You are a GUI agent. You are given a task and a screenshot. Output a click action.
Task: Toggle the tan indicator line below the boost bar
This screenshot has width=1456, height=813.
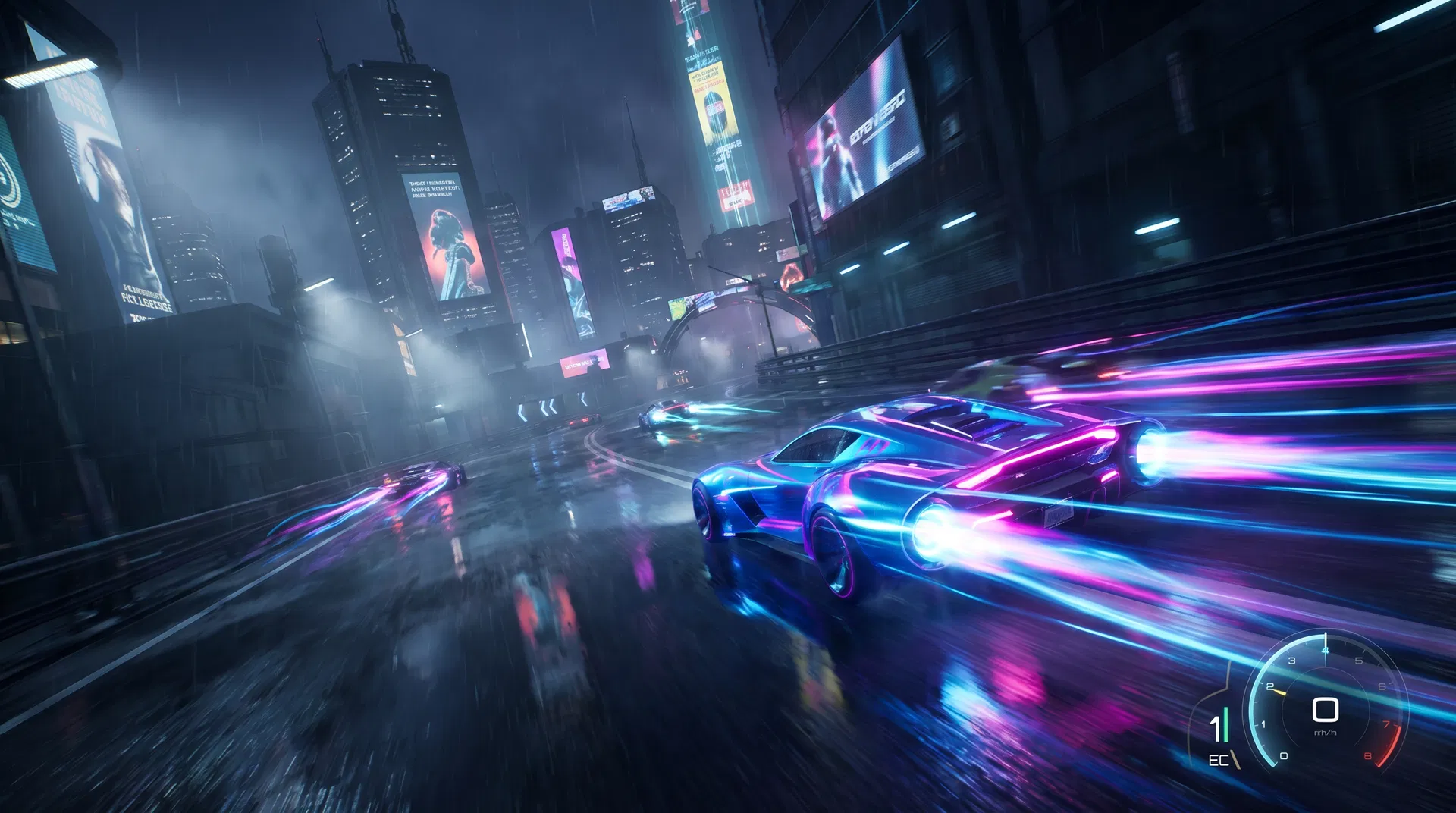coord(1235,759)
